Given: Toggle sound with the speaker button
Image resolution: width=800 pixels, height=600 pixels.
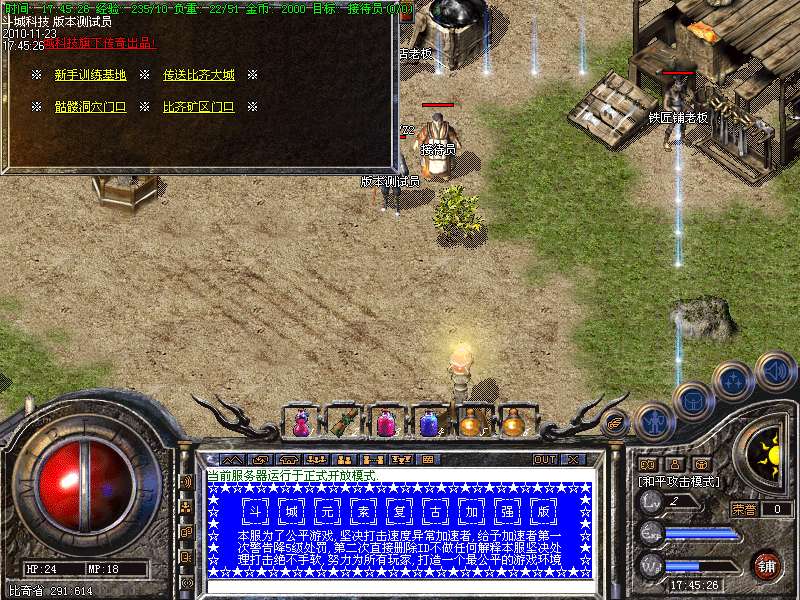Looking at the screenshot, I should tap(775, 371).
